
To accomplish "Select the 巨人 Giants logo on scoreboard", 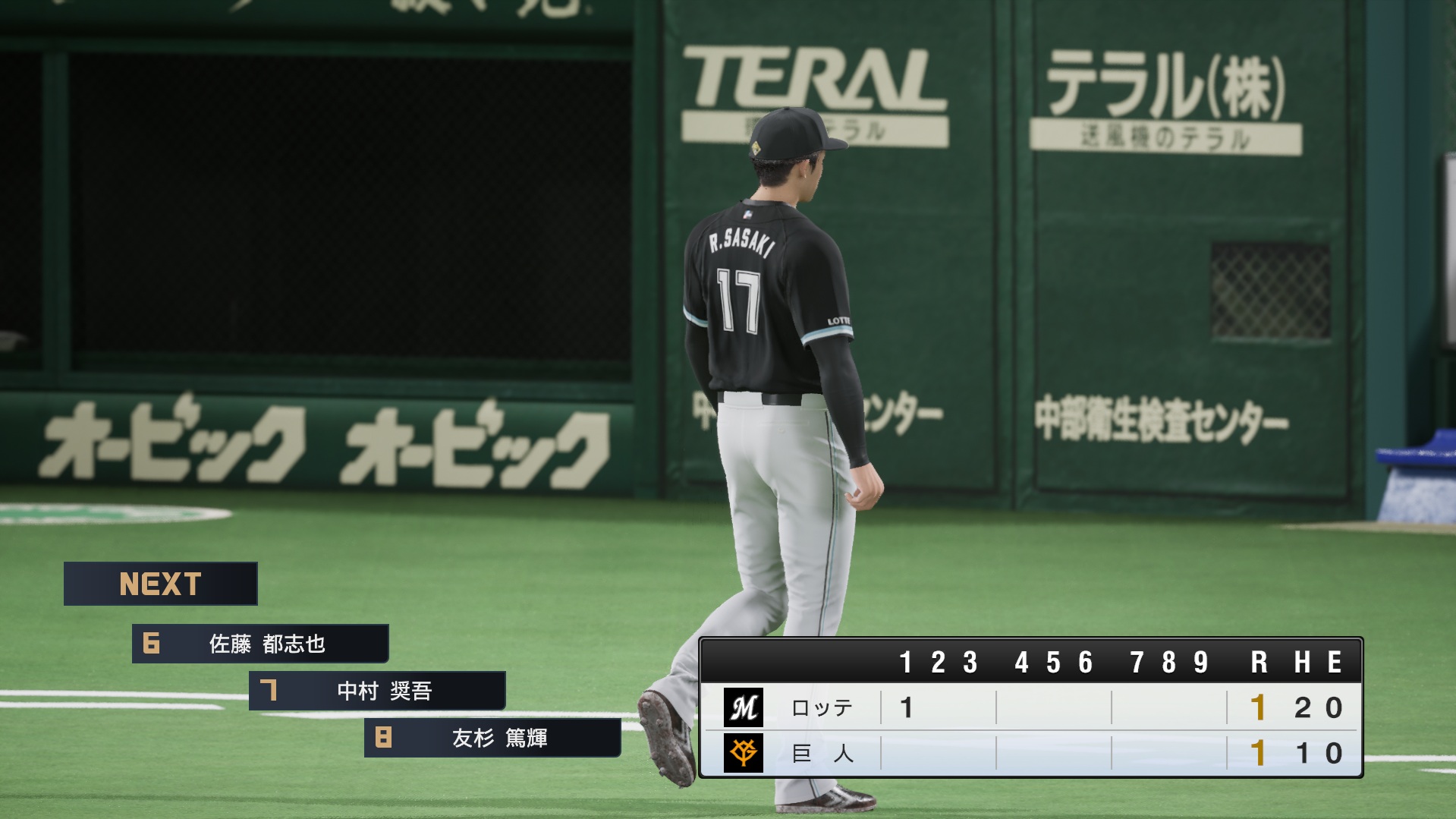I will 743,753.
